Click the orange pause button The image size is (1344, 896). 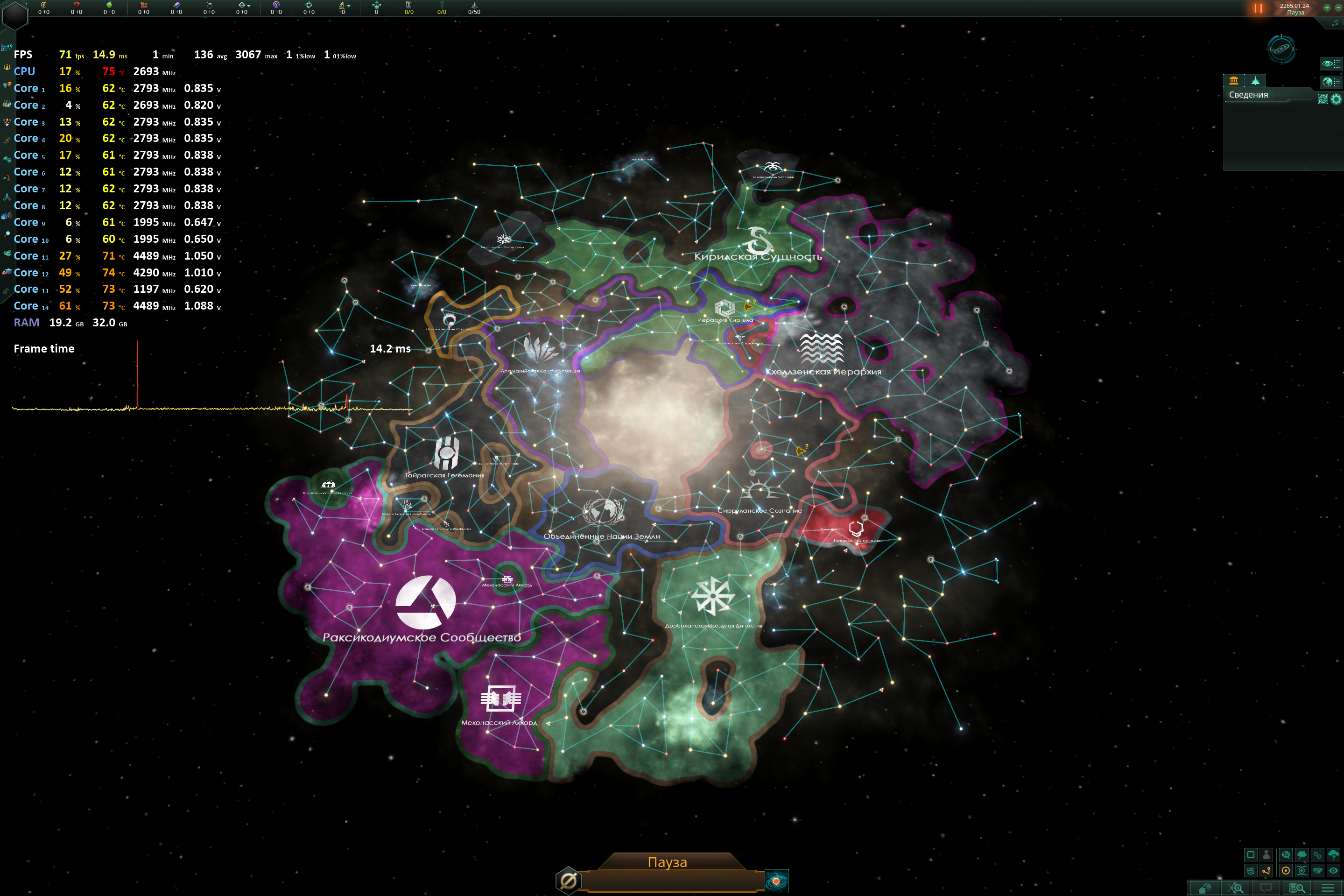[x=1258, y=8]
